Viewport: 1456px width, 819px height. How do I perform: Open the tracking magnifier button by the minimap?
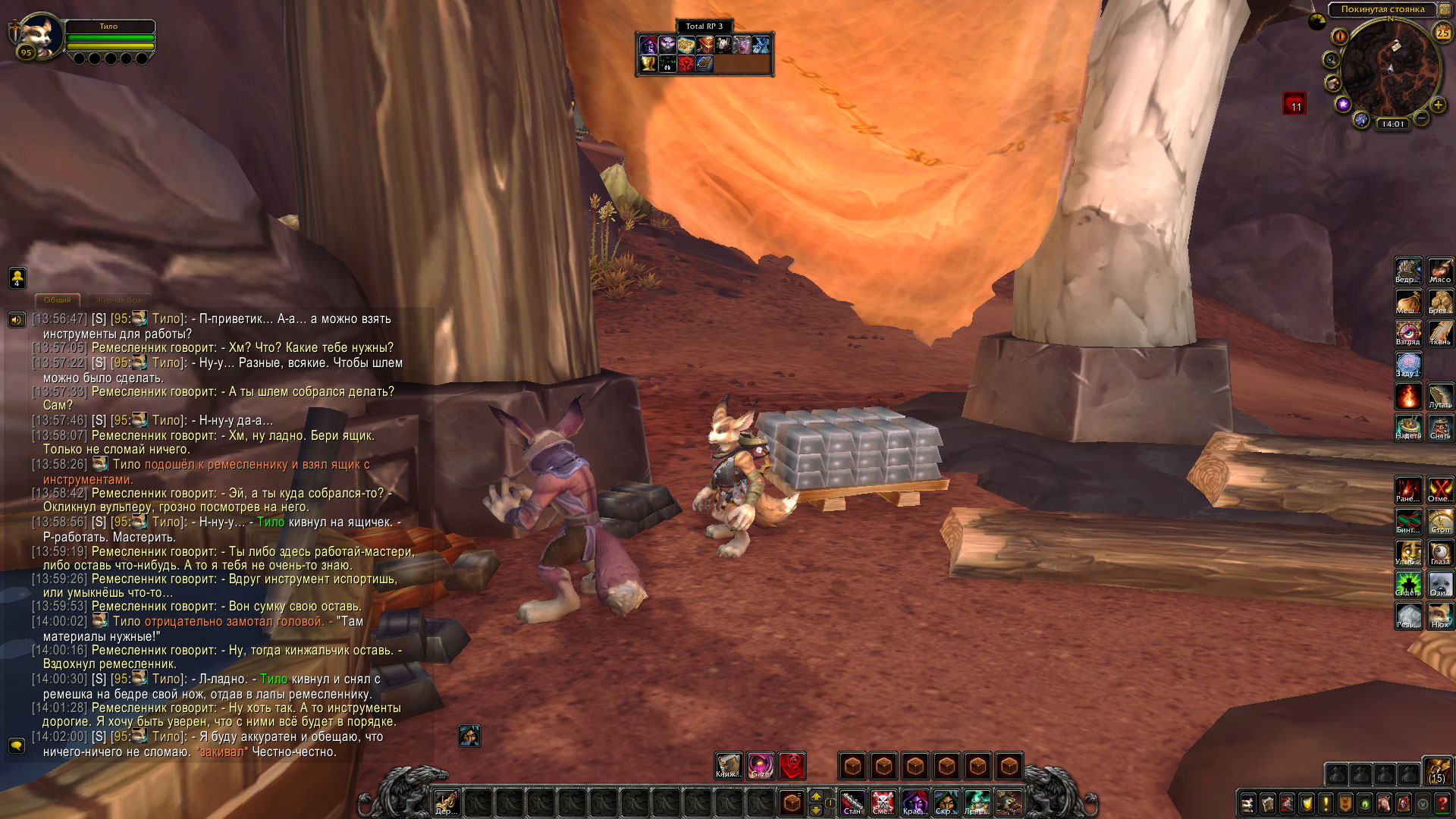(1331, 59)
